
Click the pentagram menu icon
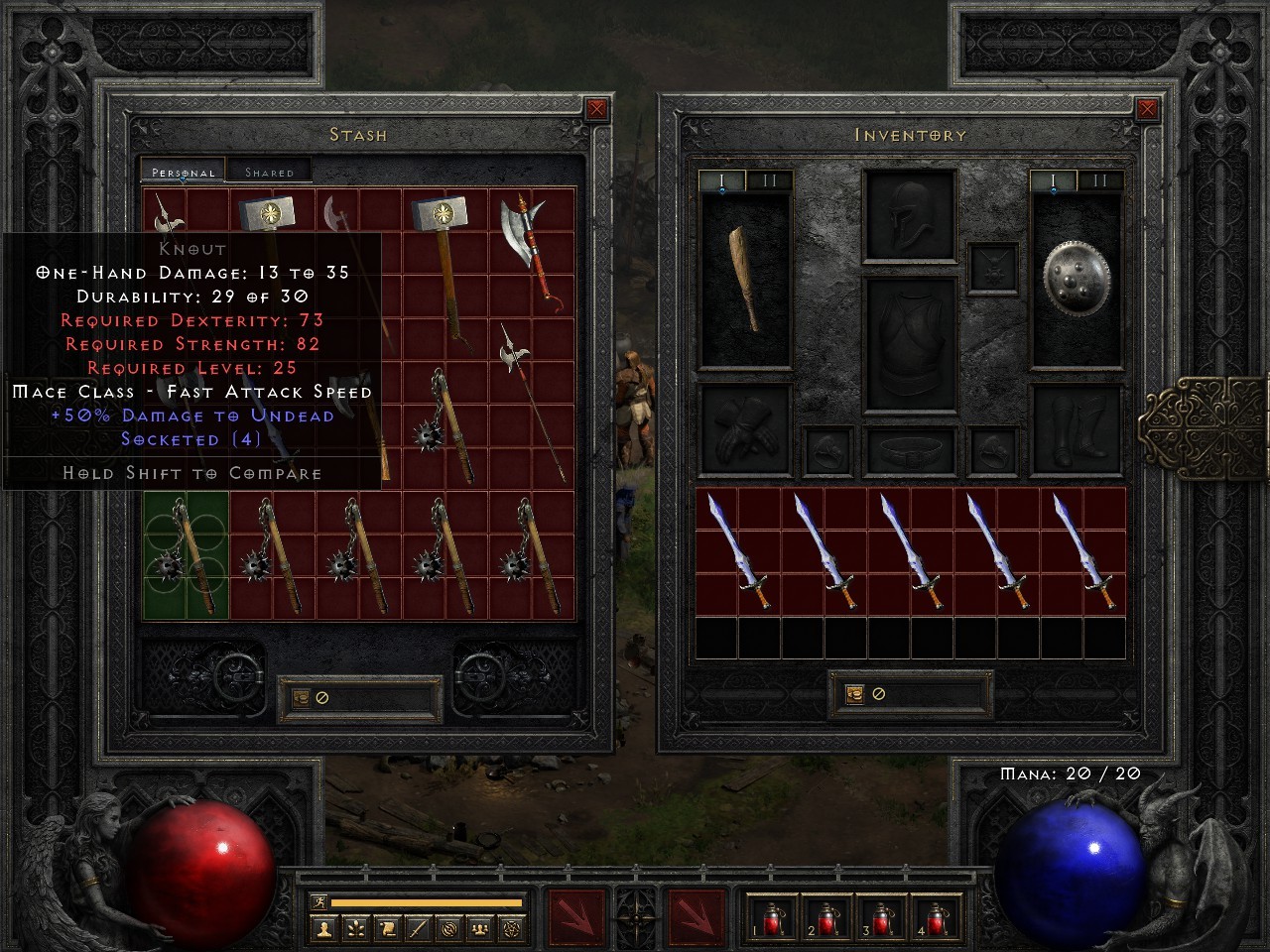click(x=511, y=929)
